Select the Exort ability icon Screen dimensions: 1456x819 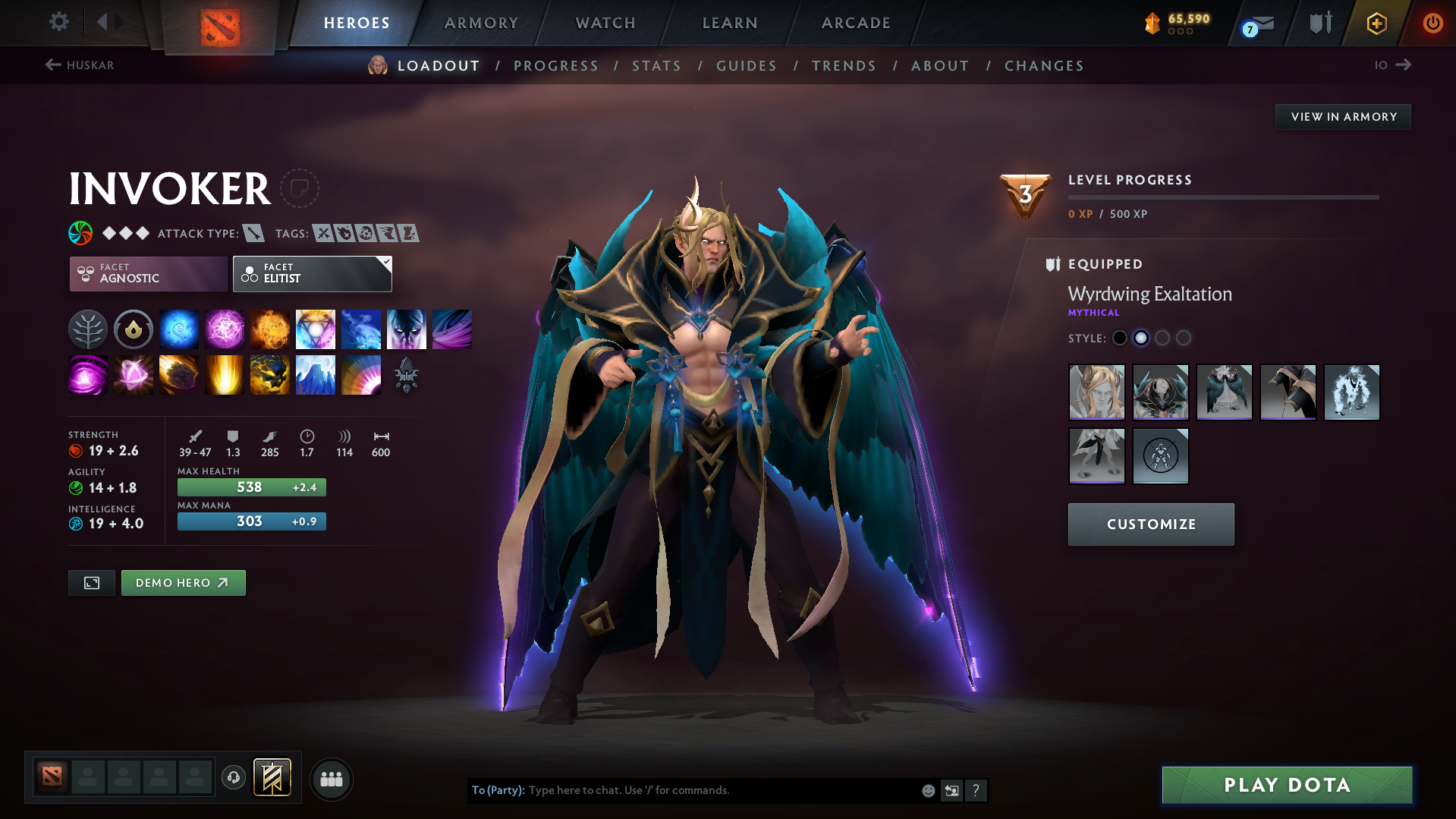(x=270, y=329)
